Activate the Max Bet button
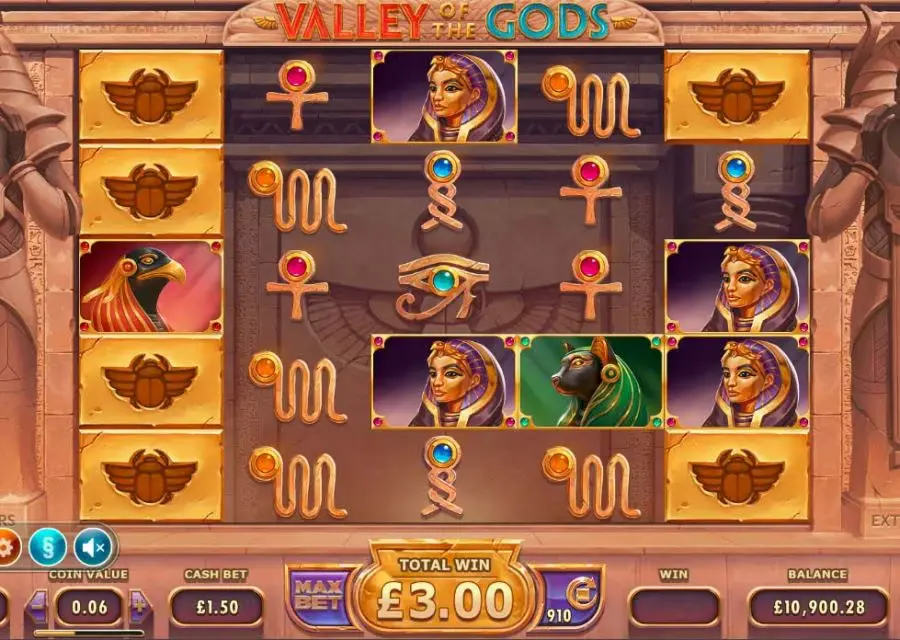900x640 pixels. tap(320, 598)
